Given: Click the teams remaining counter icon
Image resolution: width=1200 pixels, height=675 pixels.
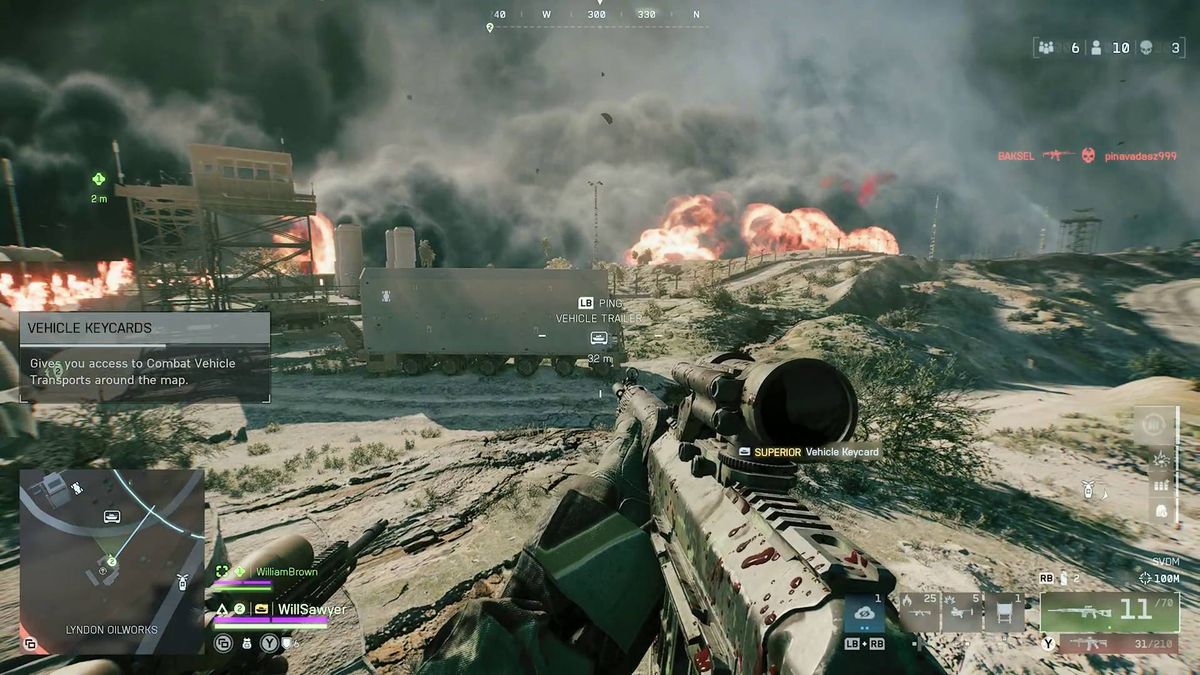Looking at the screenshot, I should 1047,47.
